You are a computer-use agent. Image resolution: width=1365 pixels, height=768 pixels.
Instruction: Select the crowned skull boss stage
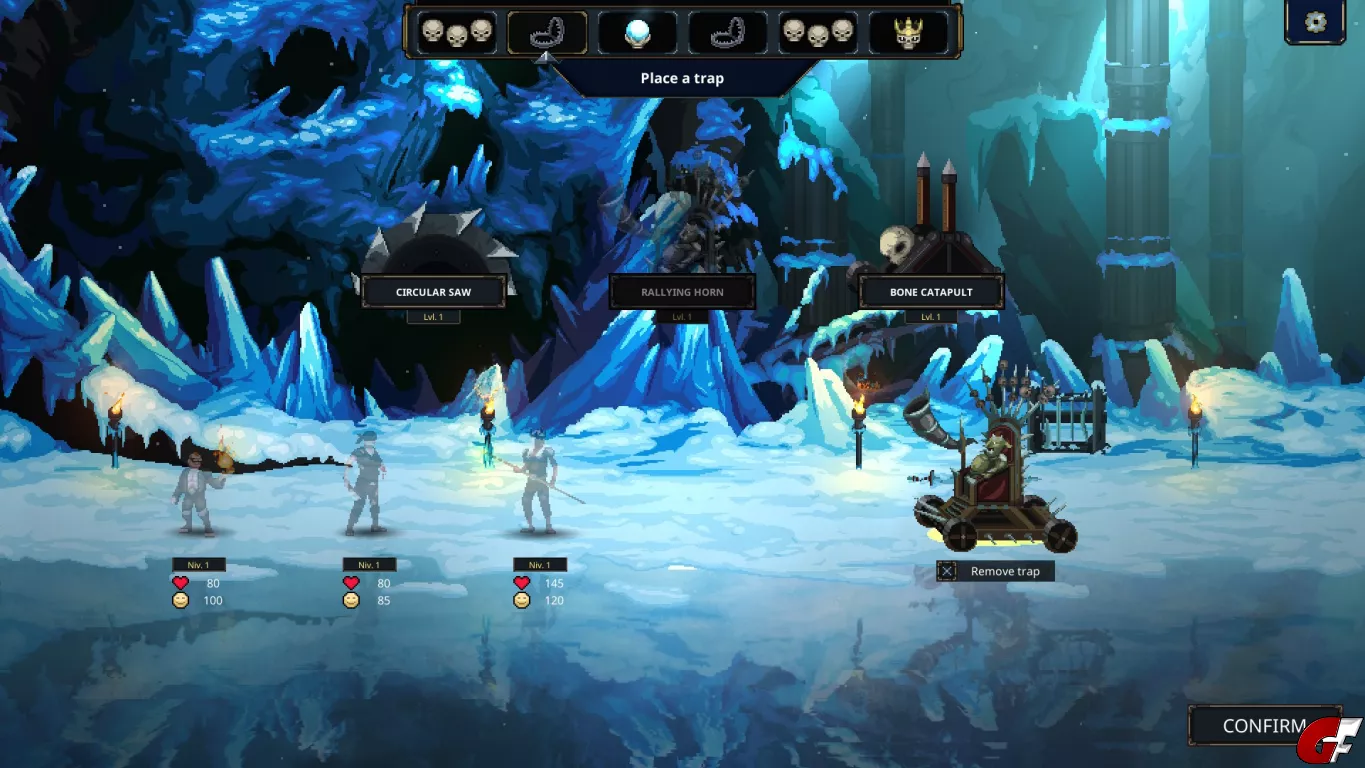pos(908,33)
